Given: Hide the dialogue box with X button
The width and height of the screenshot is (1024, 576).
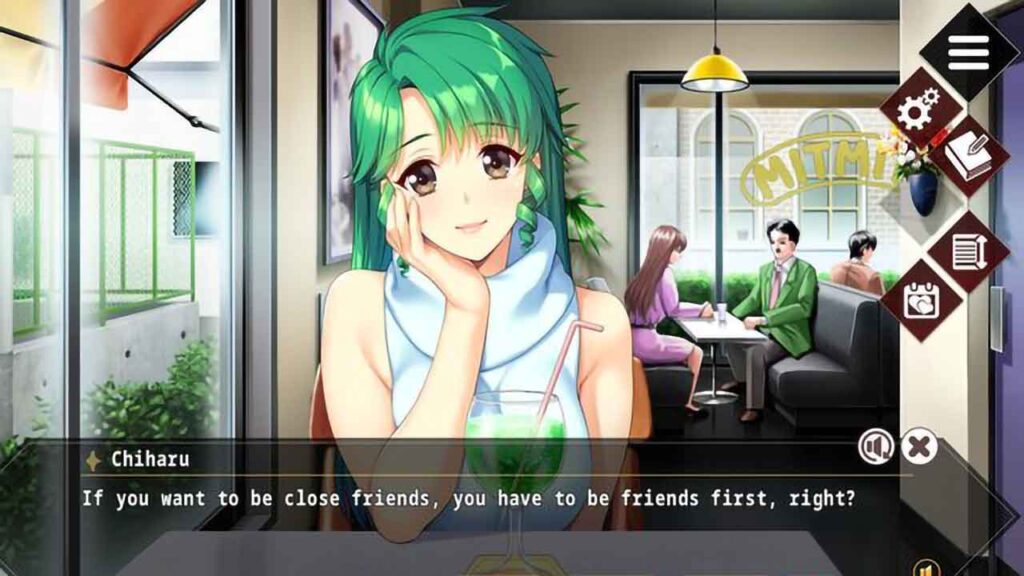Looking at the screenshot, I should [919, 446].
